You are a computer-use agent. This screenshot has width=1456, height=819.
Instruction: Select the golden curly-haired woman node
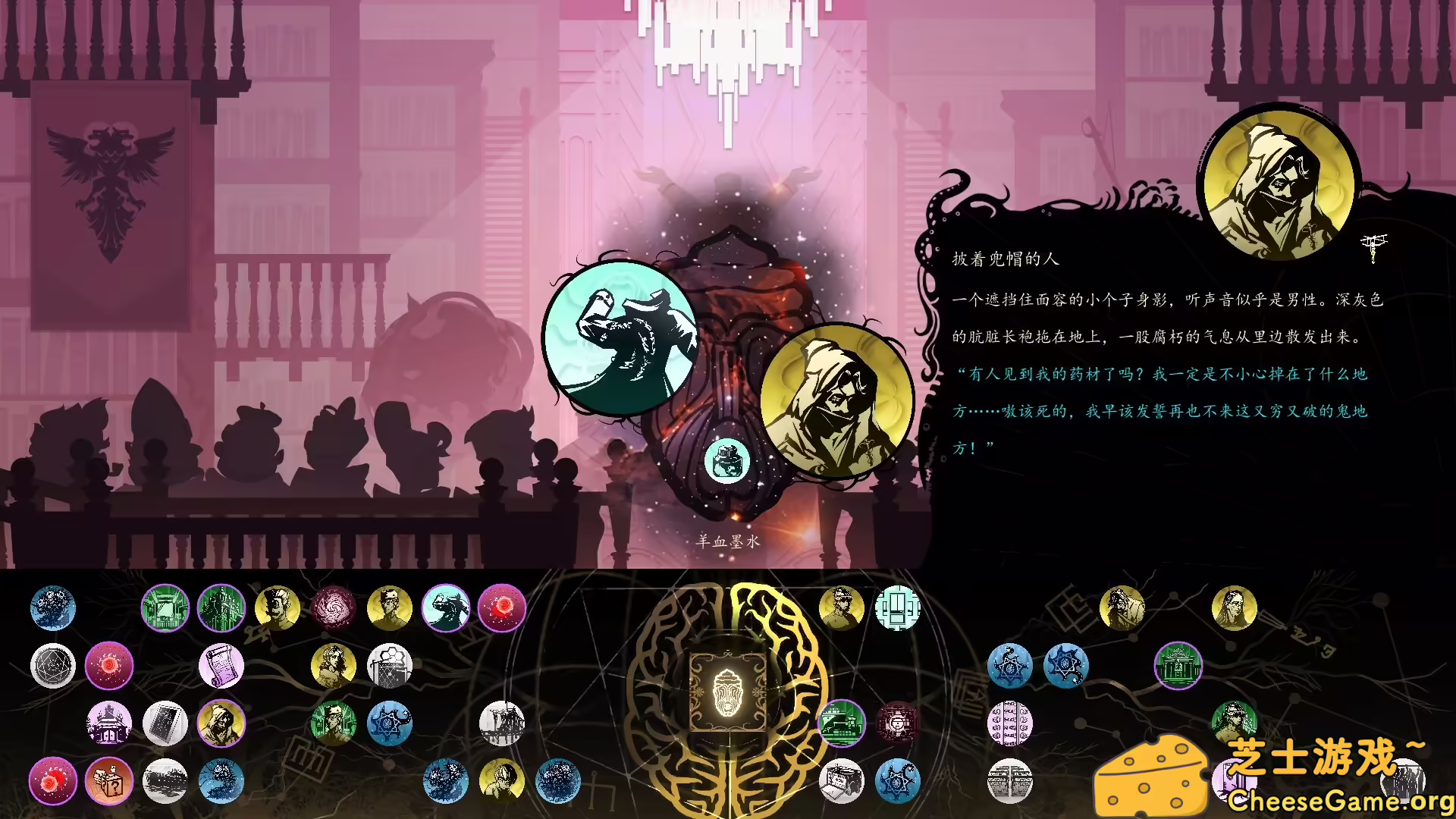(334, 664)
